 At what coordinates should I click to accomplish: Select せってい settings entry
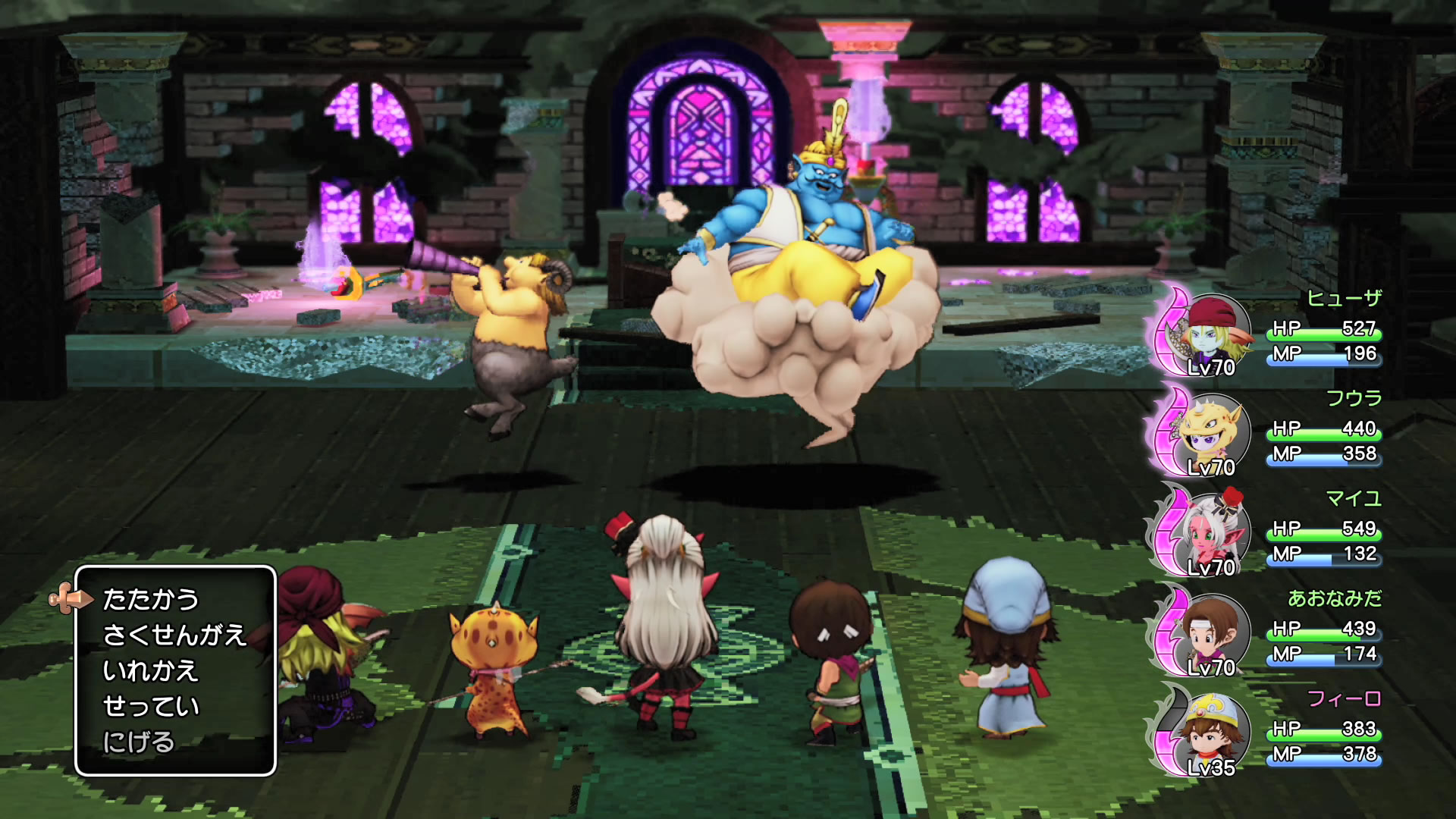[151, 706]
